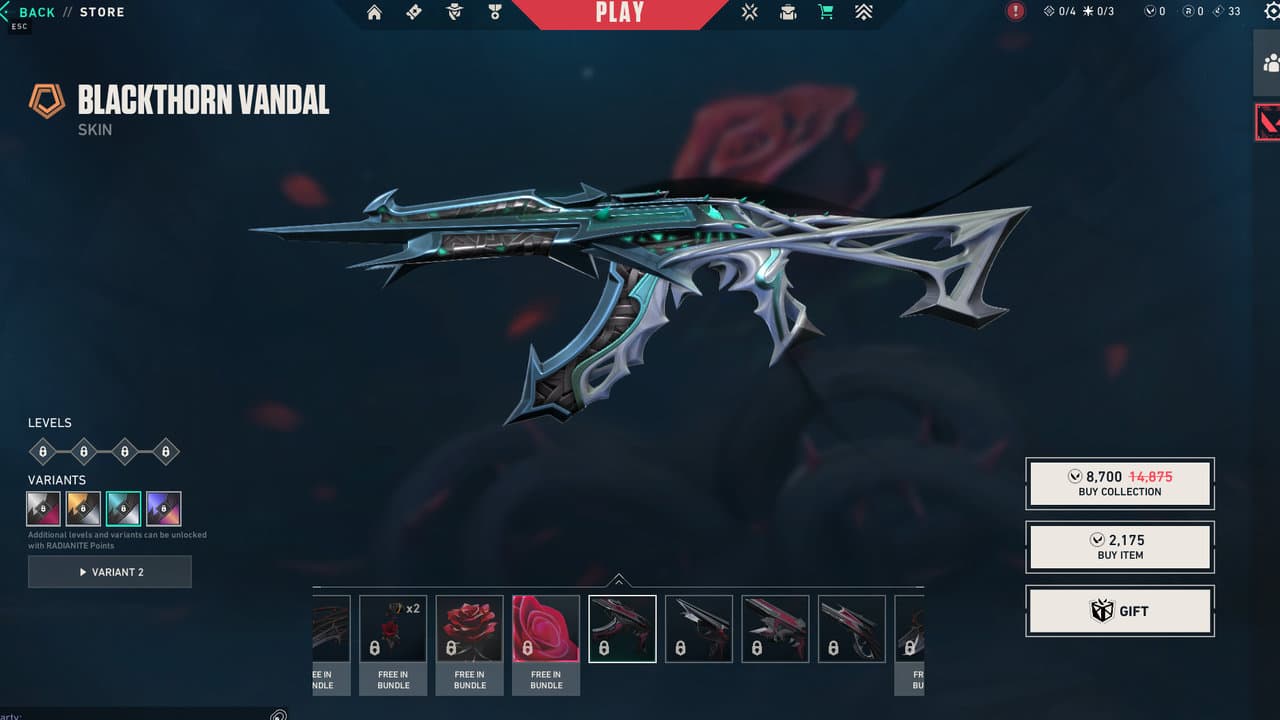
Task: Open the Collection medal icon
Action: click(494, 12)
